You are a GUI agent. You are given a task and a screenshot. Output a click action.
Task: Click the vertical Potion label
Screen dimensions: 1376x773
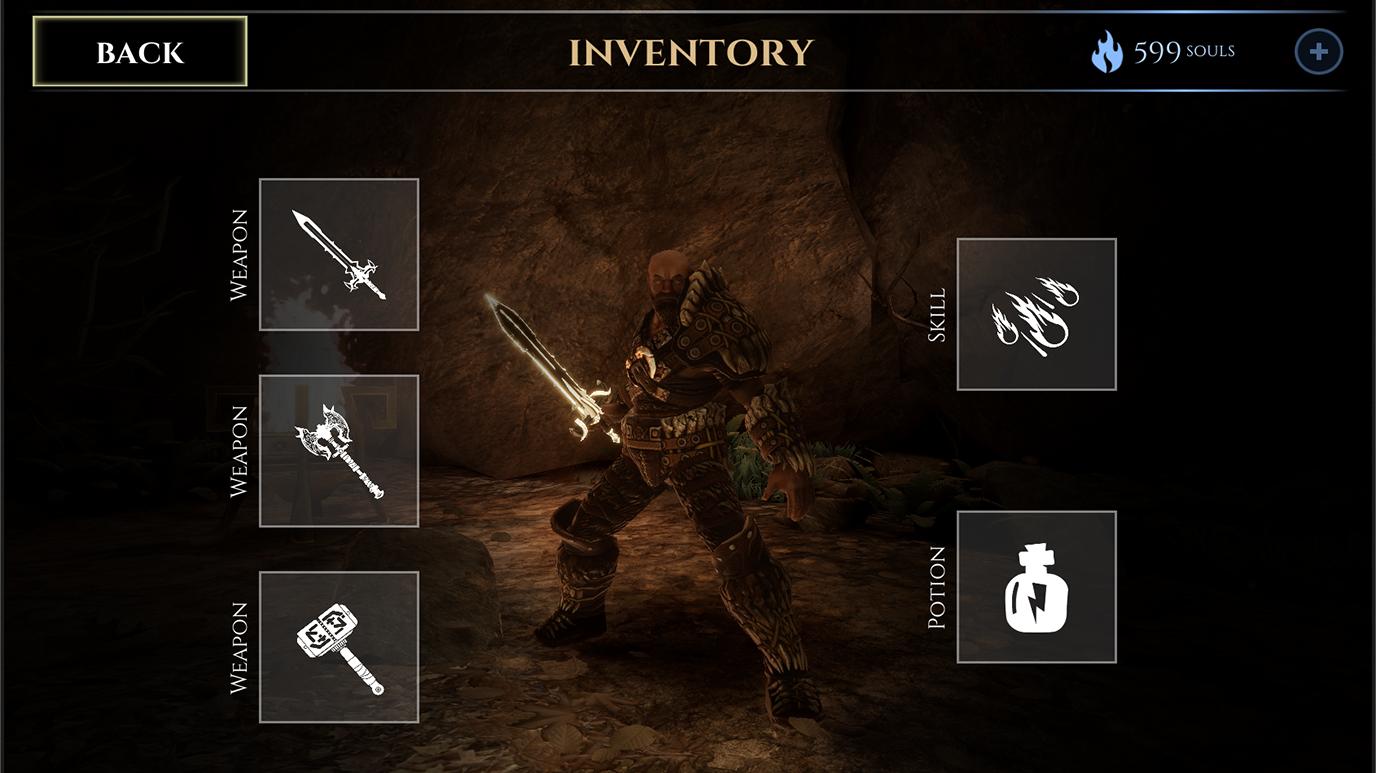tap(933, 586)
